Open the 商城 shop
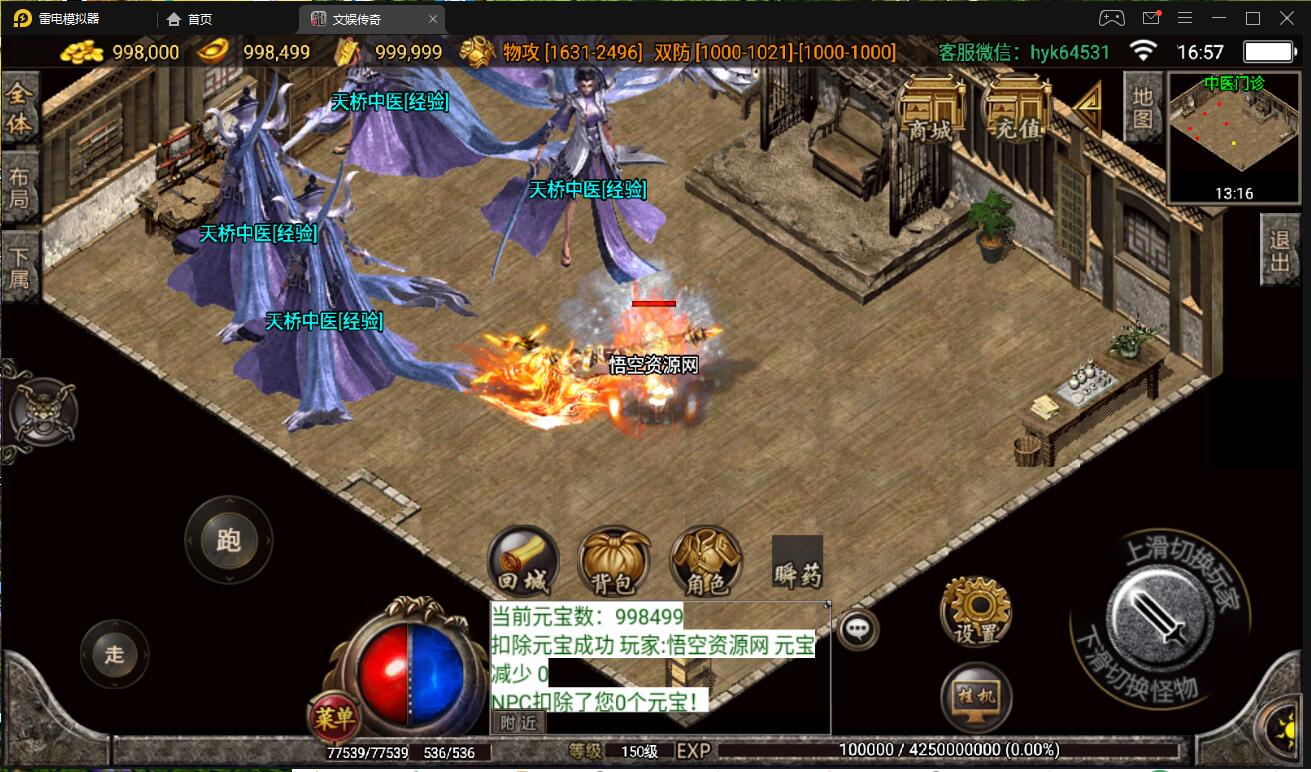 pyautogui.click(x=931, y=109)
